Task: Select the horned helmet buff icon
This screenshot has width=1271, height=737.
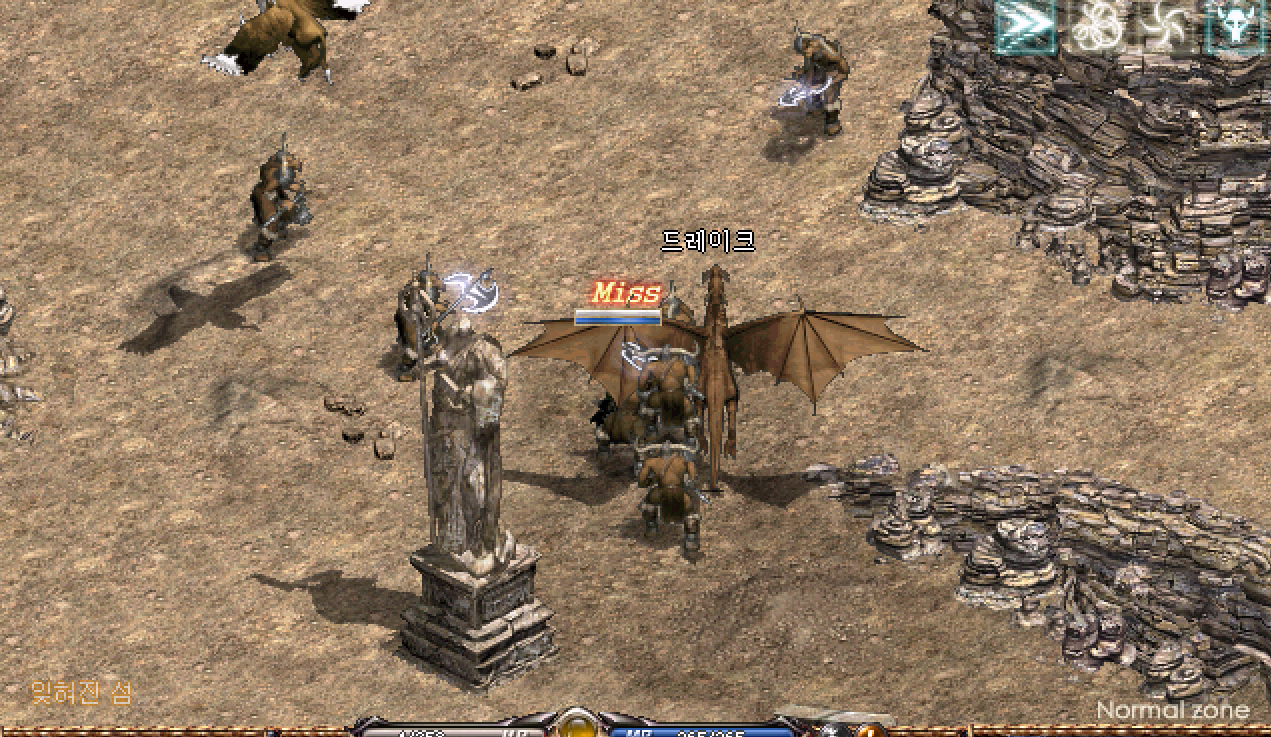Action: point(1235,26)
